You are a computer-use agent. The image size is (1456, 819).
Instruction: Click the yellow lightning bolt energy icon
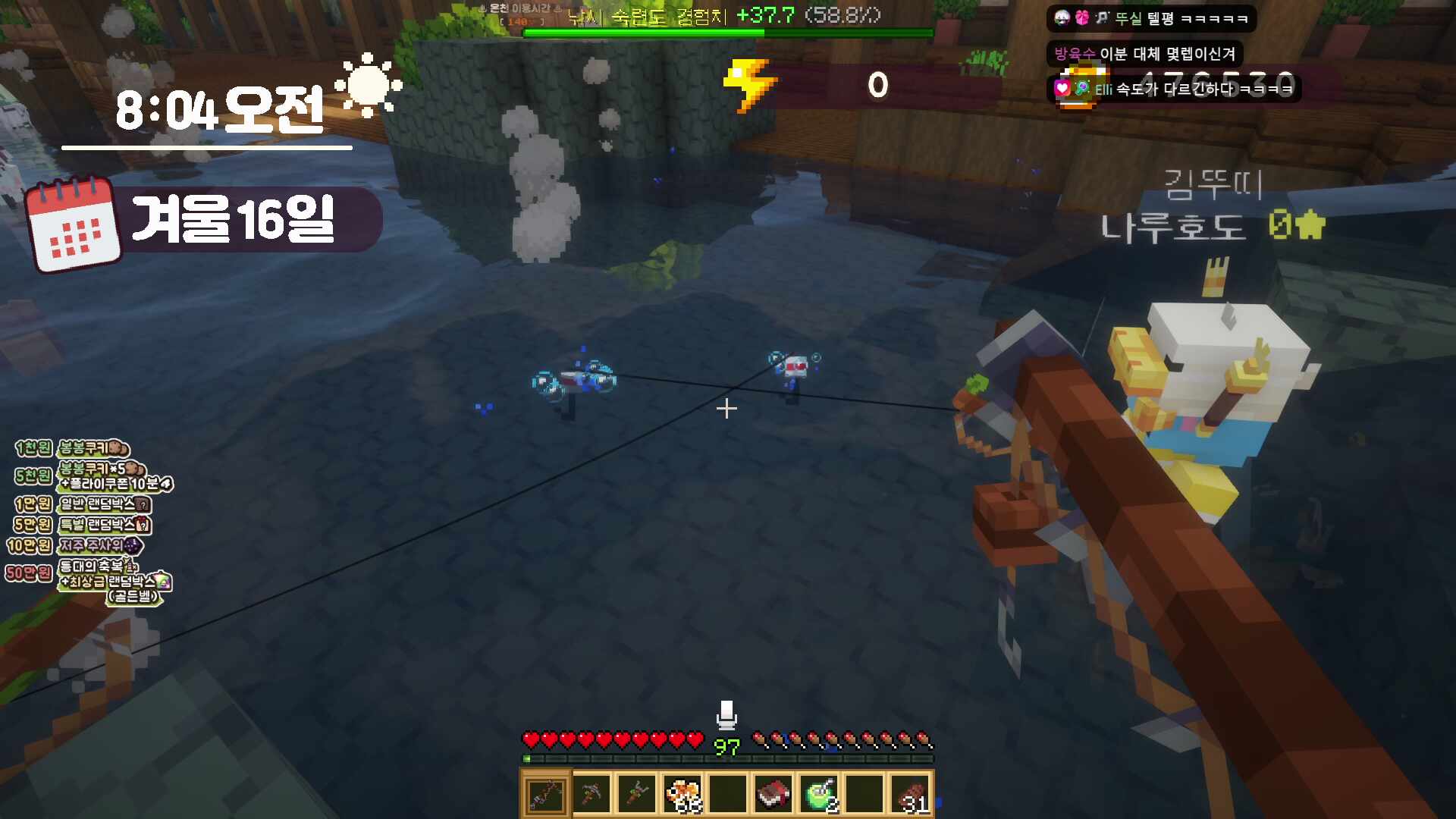(749, 85)
